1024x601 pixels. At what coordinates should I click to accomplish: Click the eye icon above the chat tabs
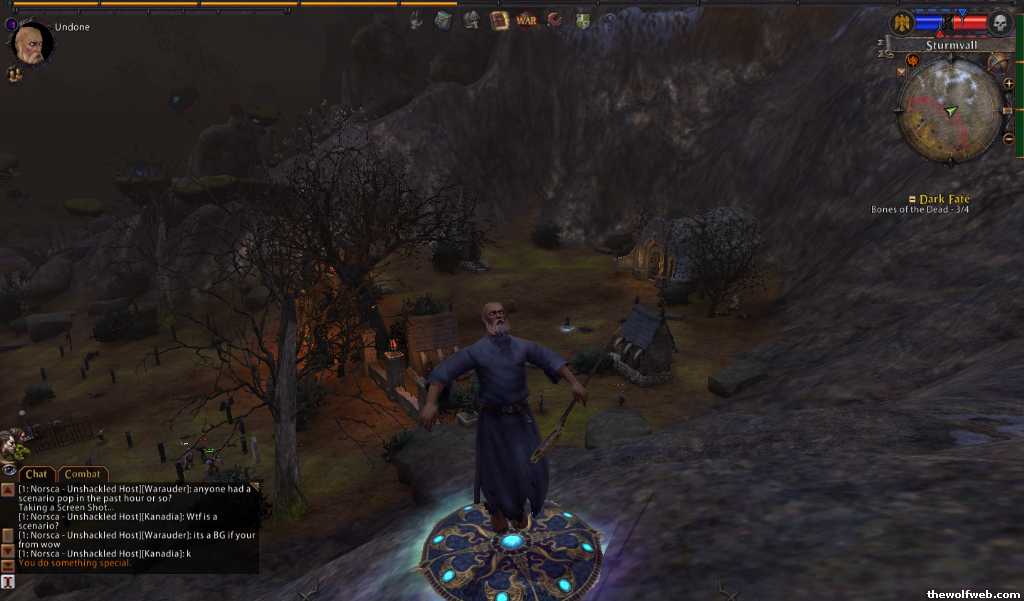tap(8, 469)
